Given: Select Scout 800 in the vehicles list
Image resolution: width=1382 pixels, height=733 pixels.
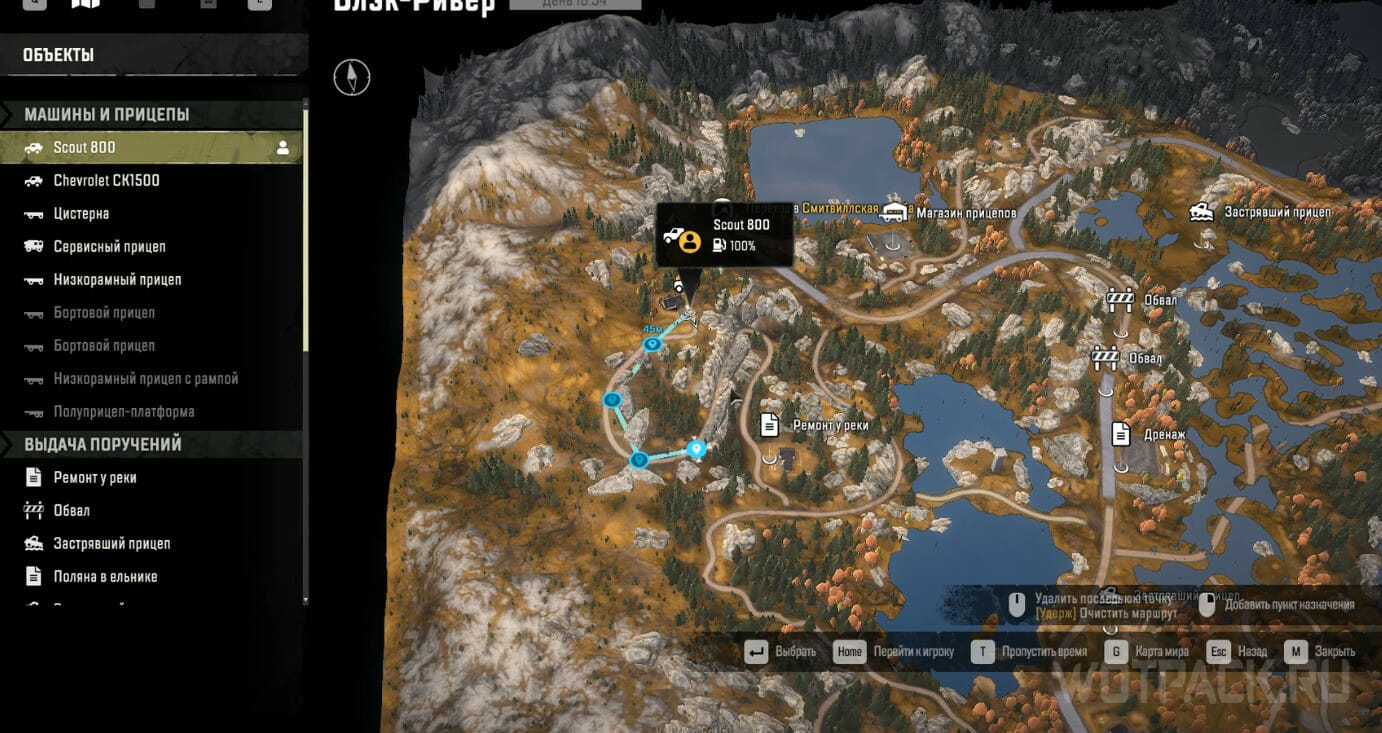Looking at the screenshot, I should tap(85, 148).
